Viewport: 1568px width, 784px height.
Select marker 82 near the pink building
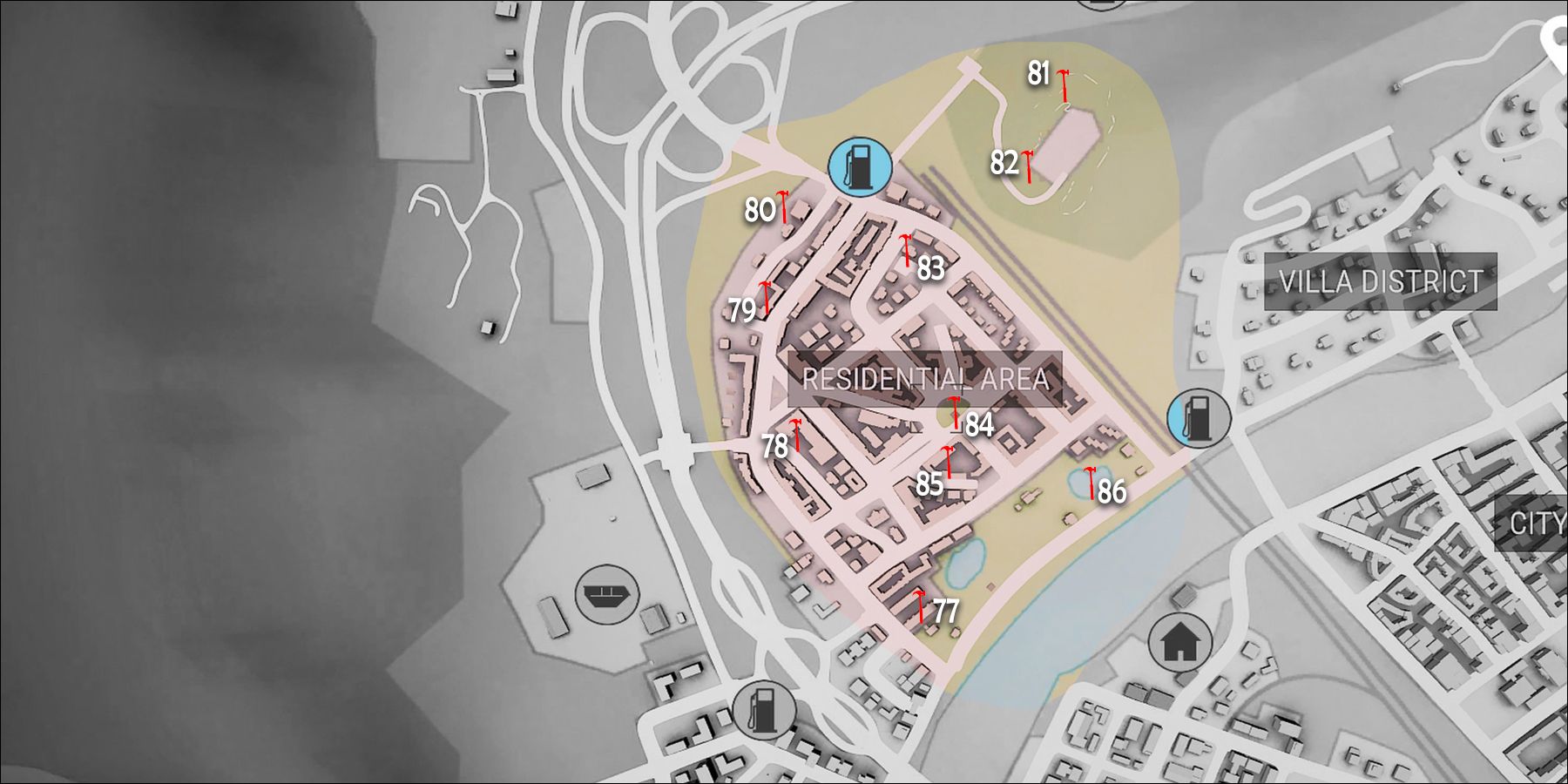tap(1029, 166)
